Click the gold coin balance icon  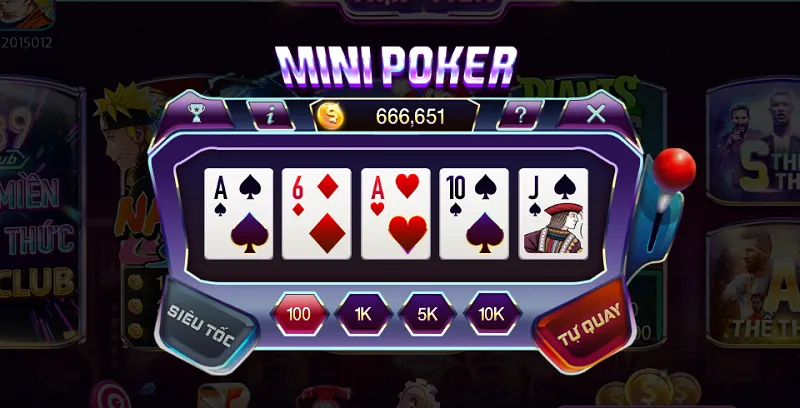pyautogui.click(x=330, y=116)
